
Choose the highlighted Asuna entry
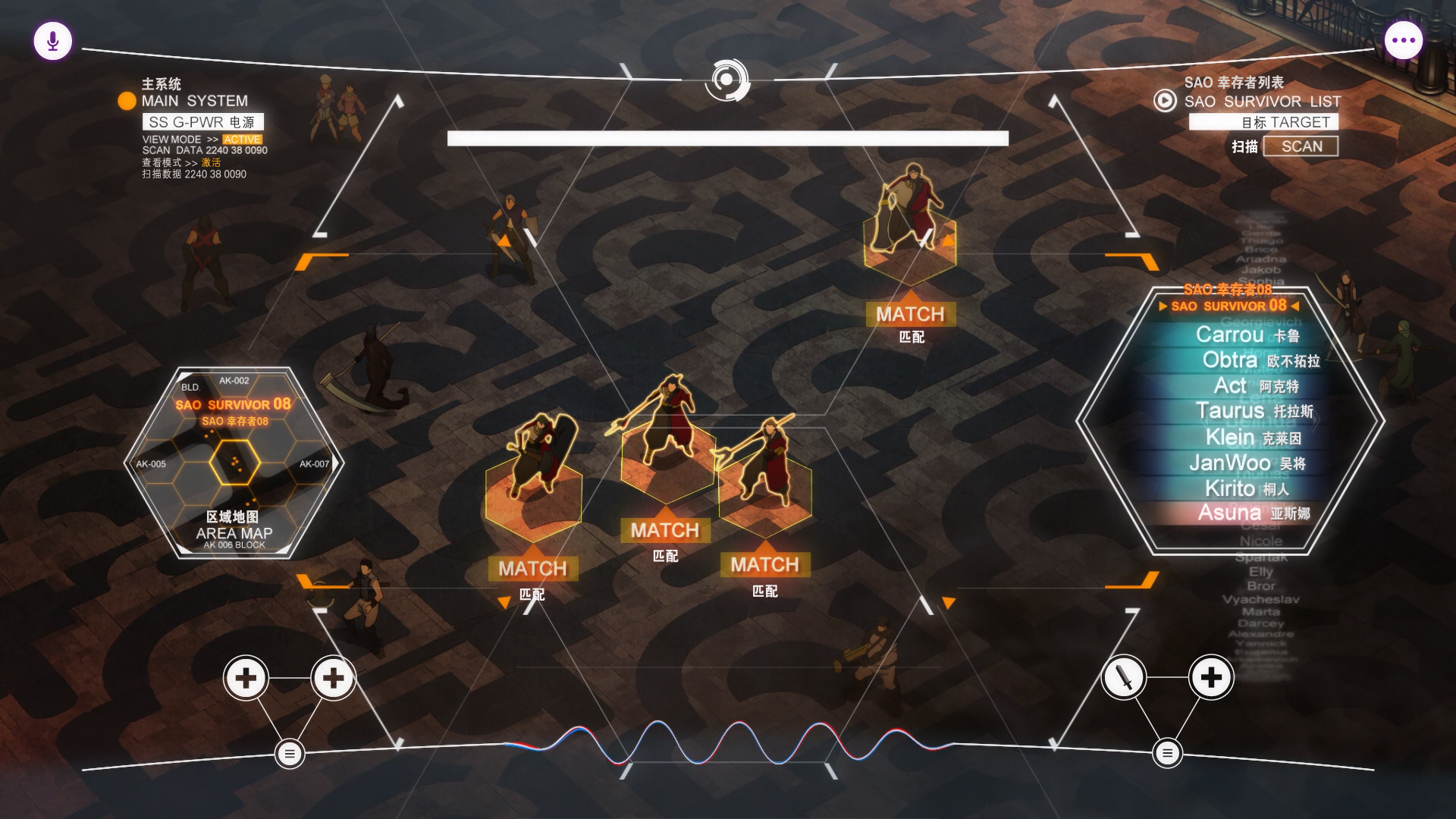point(1254,513)
